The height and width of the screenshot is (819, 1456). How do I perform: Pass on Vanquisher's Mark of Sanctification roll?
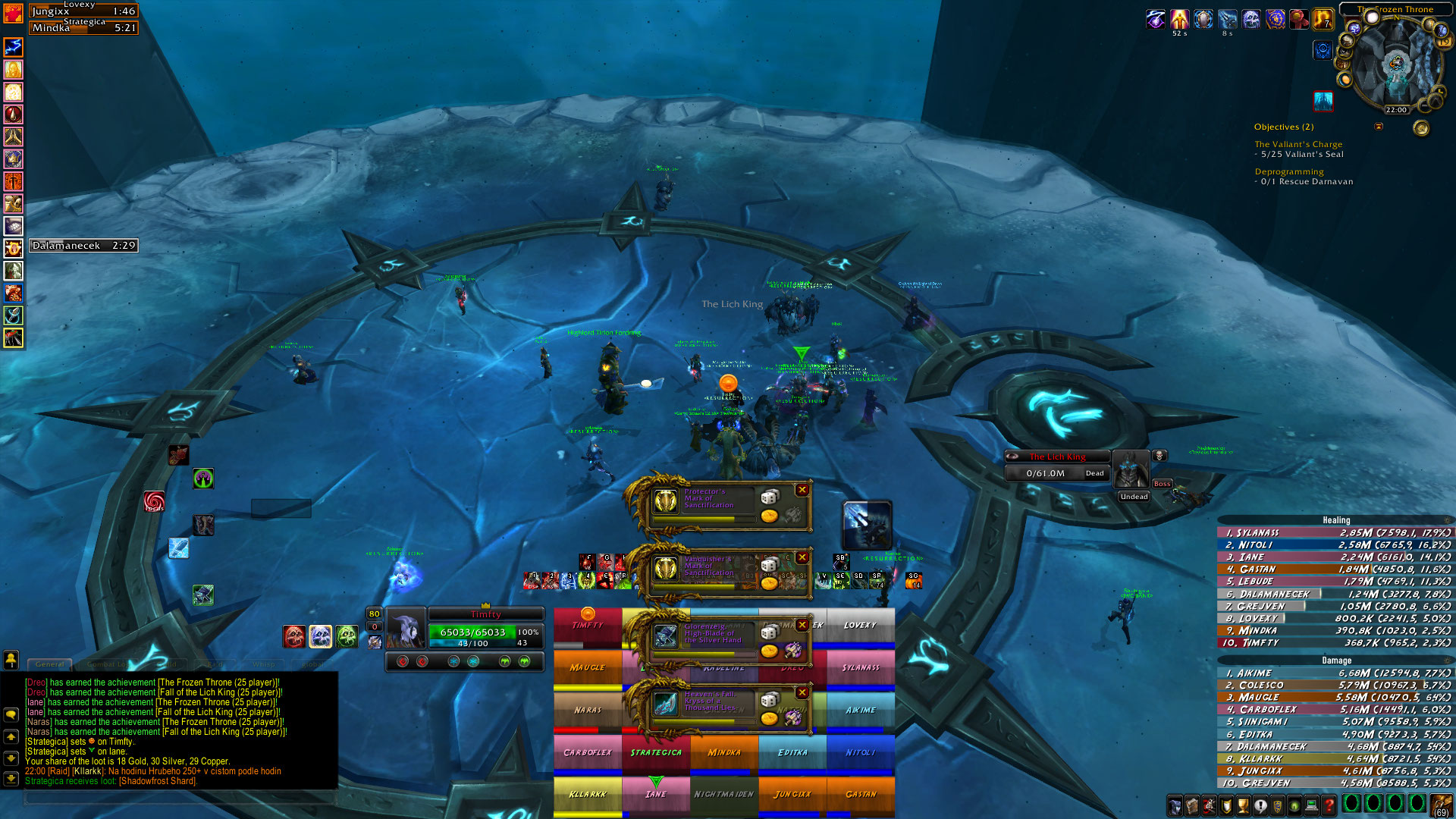802,557
